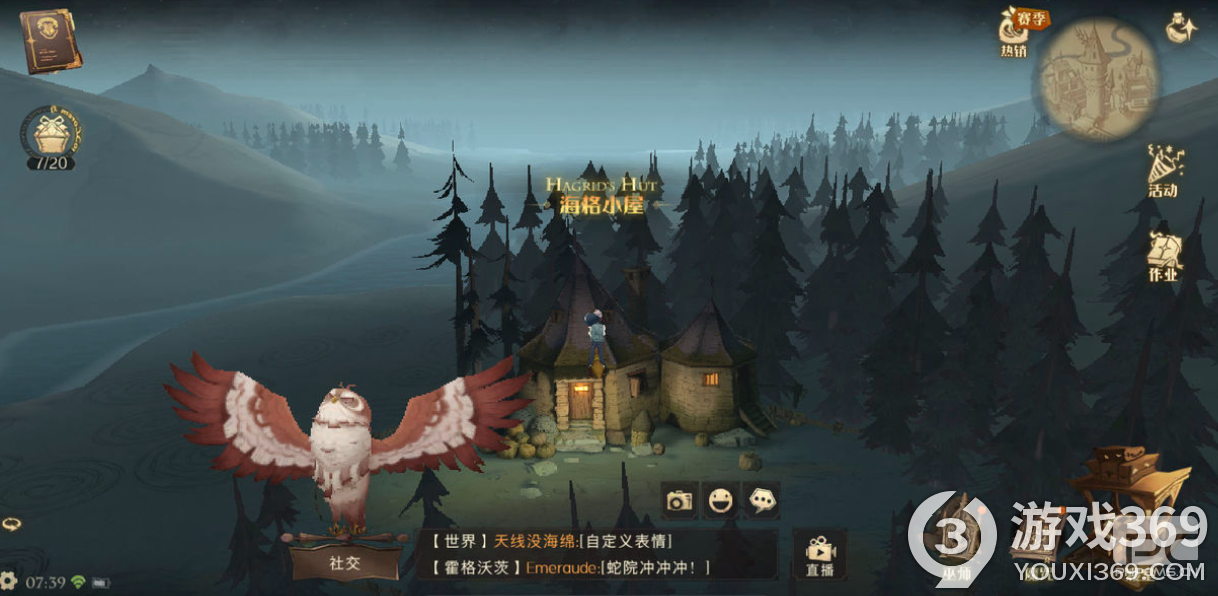
Task: Open the chat message box
Action: (598, 554)
